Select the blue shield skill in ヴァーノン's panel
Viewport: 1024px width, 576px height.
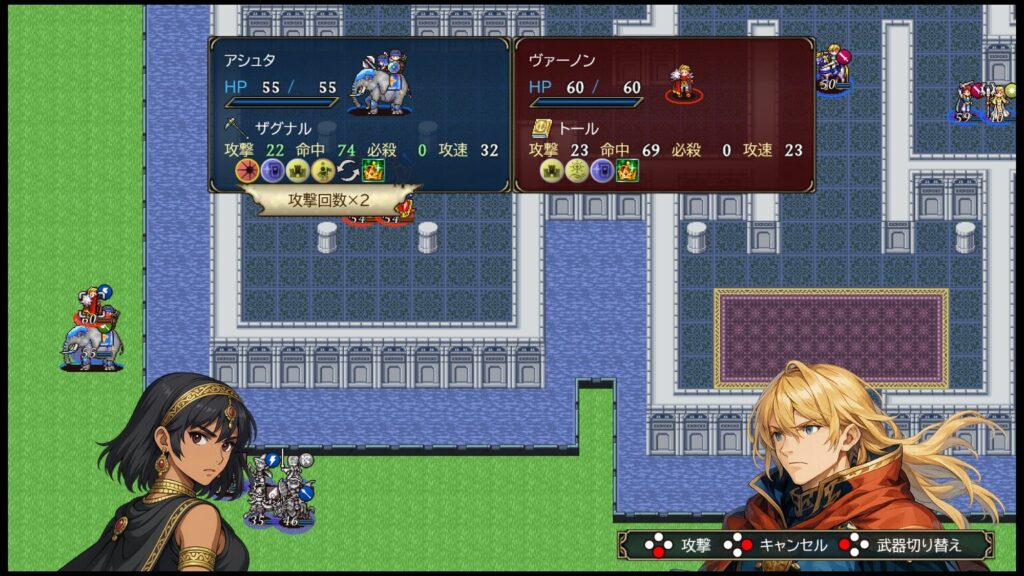(602, 171)
